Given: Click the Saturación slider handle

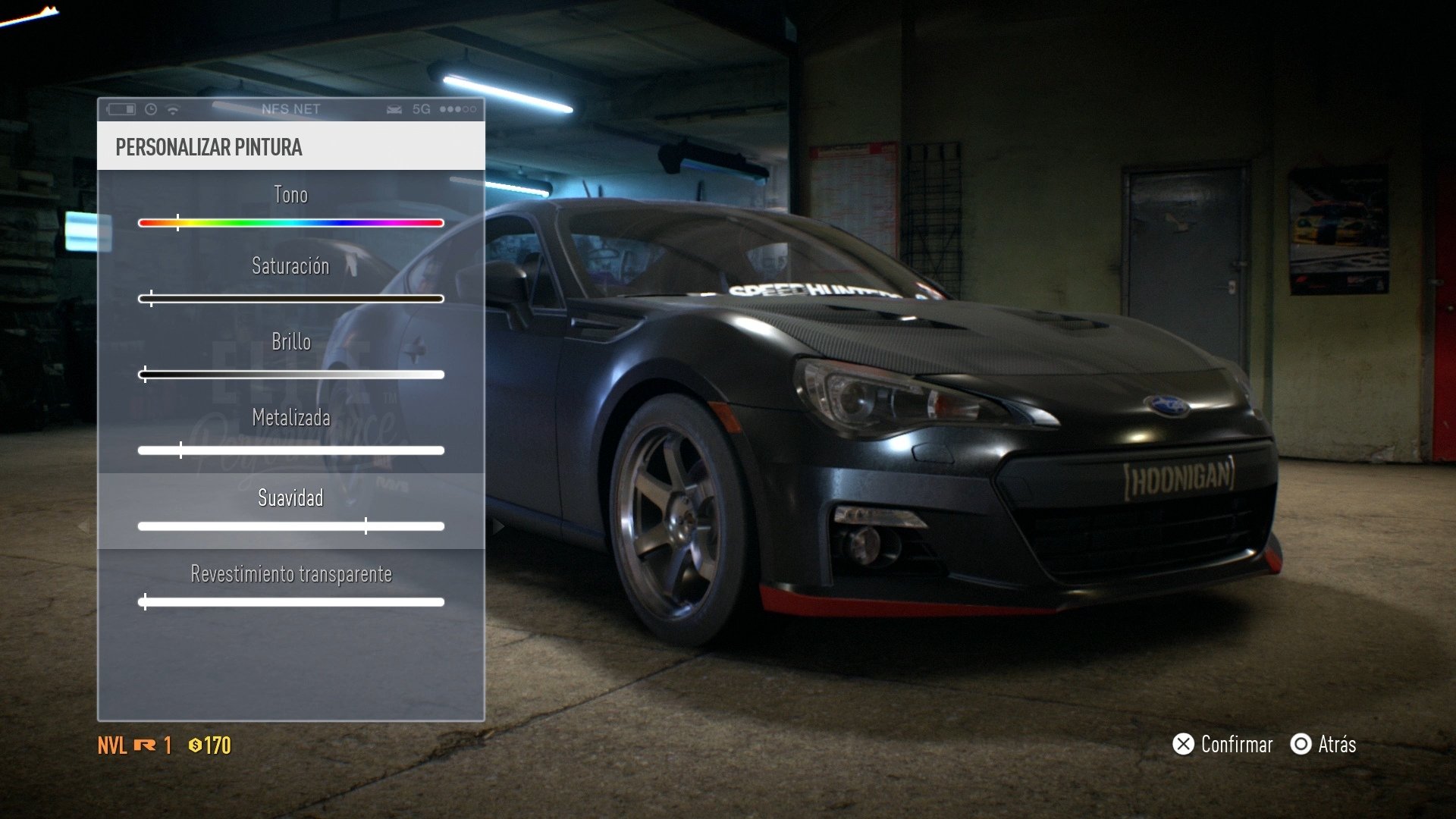Looking at the screenshot, I should pyautogui.click(x=150, y=298).
